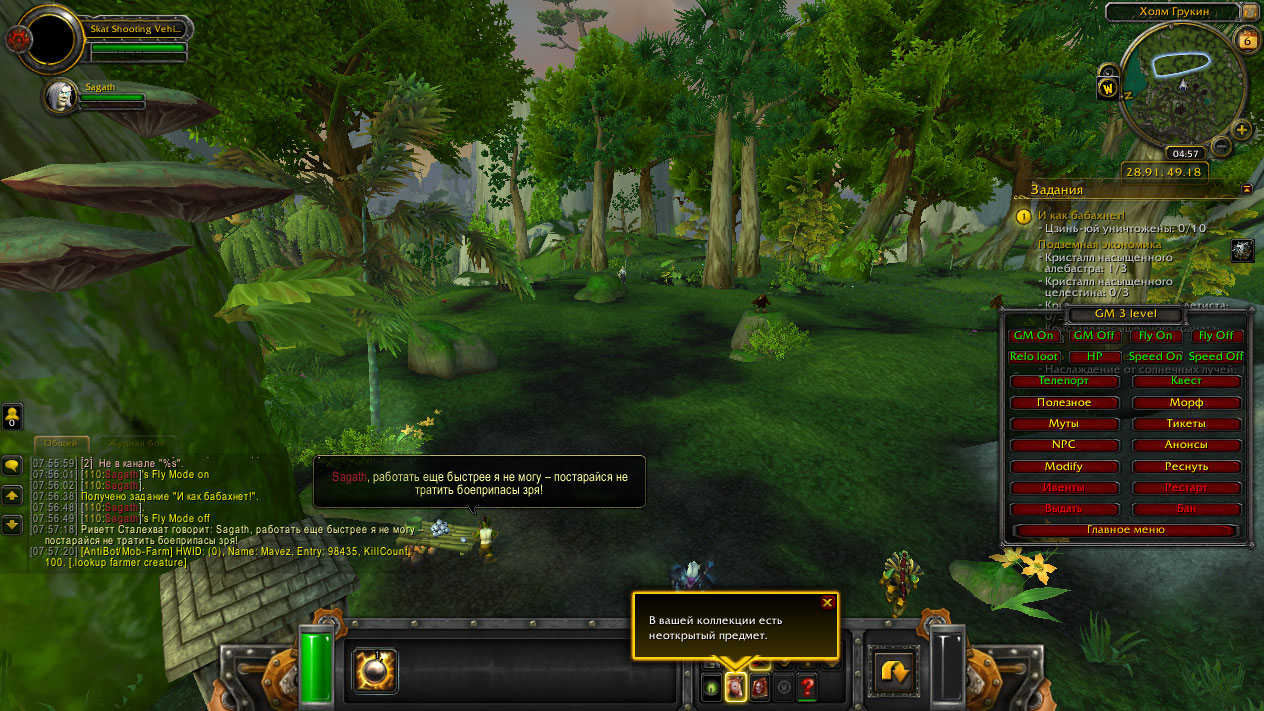Zoom out the minimap

[1221, 147]
